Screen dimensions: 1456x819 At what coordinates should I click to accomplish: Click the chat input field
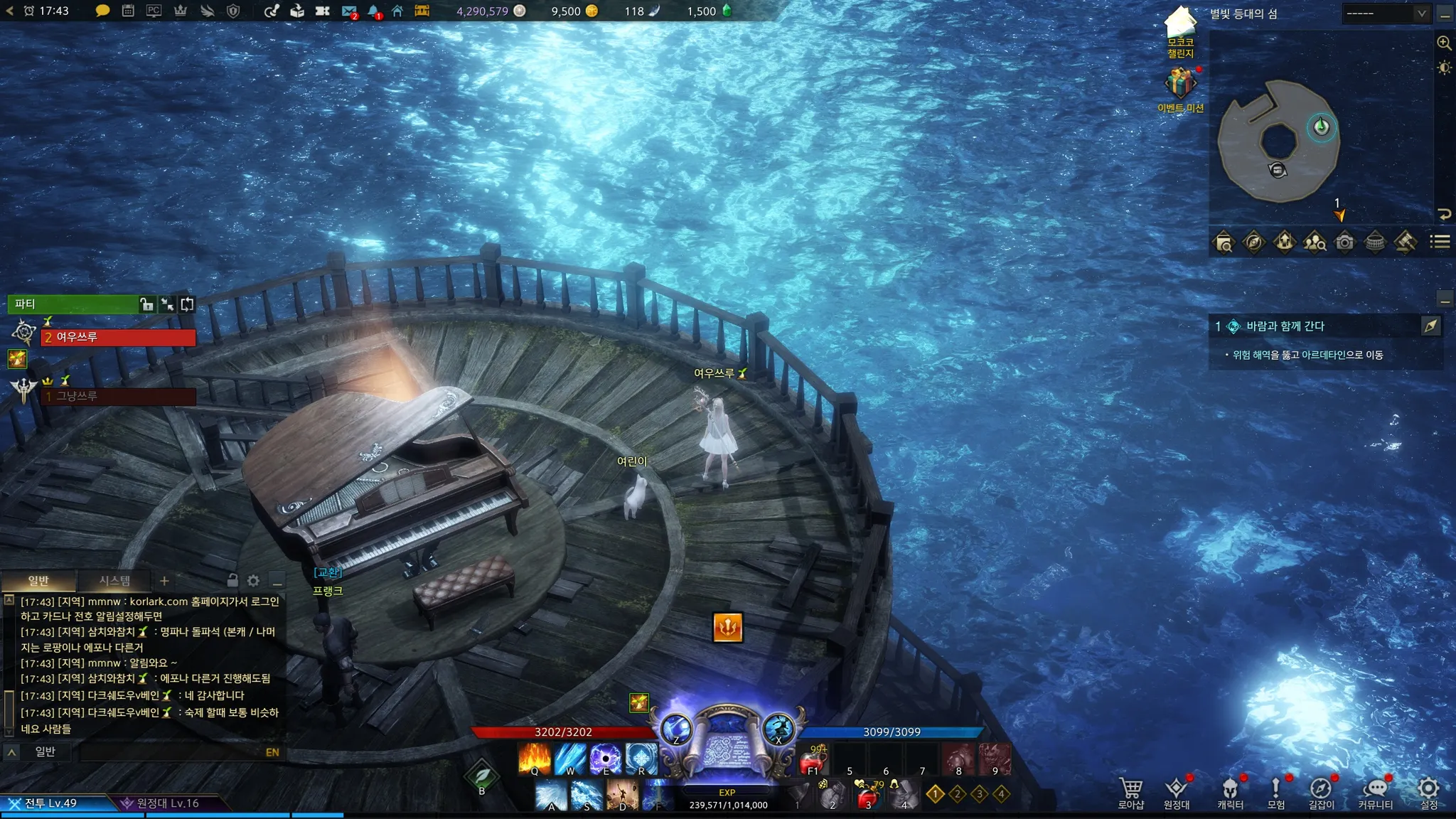171,751
